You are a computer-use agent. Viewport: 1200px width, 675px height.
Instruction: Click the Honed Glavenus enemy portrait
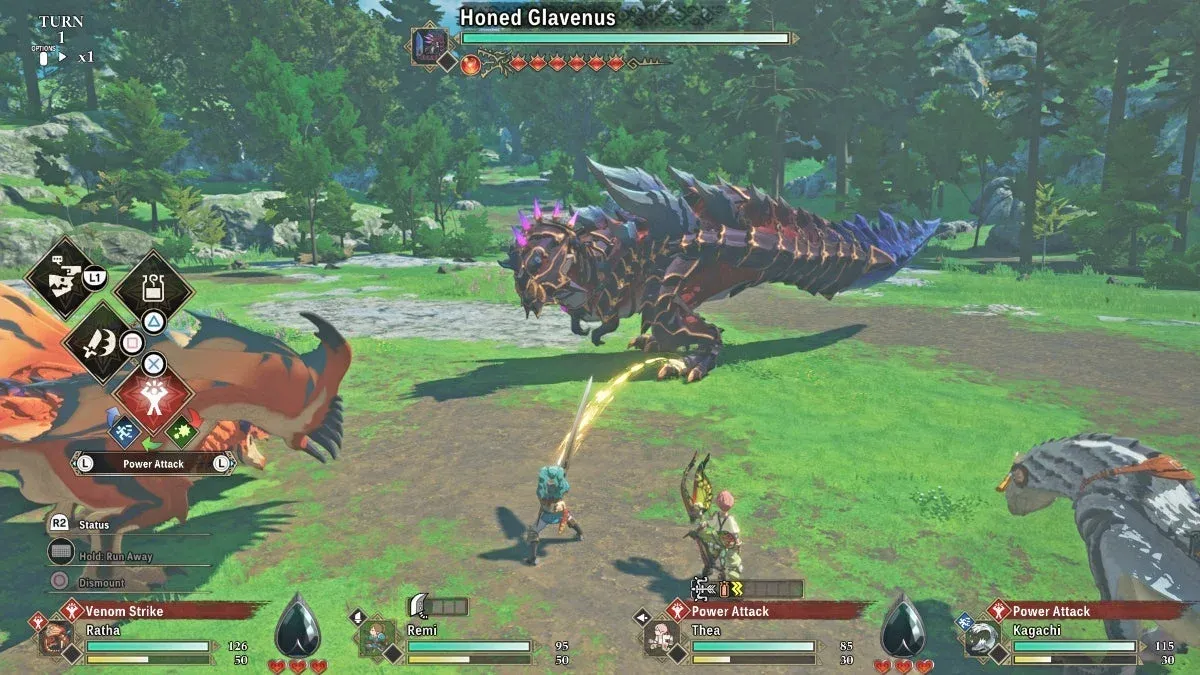click(x=432, y=45)
